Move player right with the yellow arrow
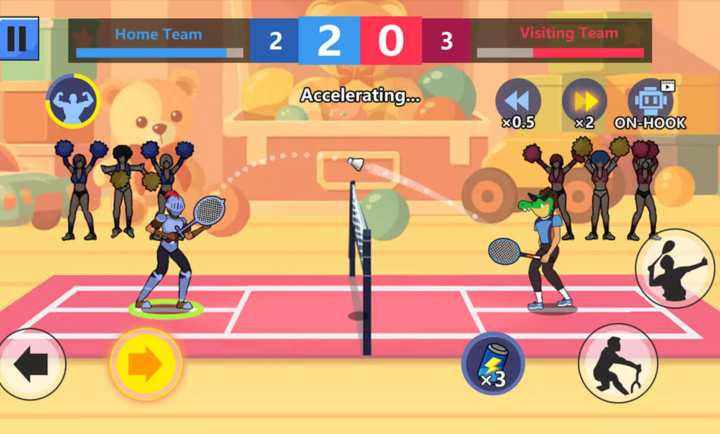The height and width of the screenshot is (434, 720). click(146, 364)
